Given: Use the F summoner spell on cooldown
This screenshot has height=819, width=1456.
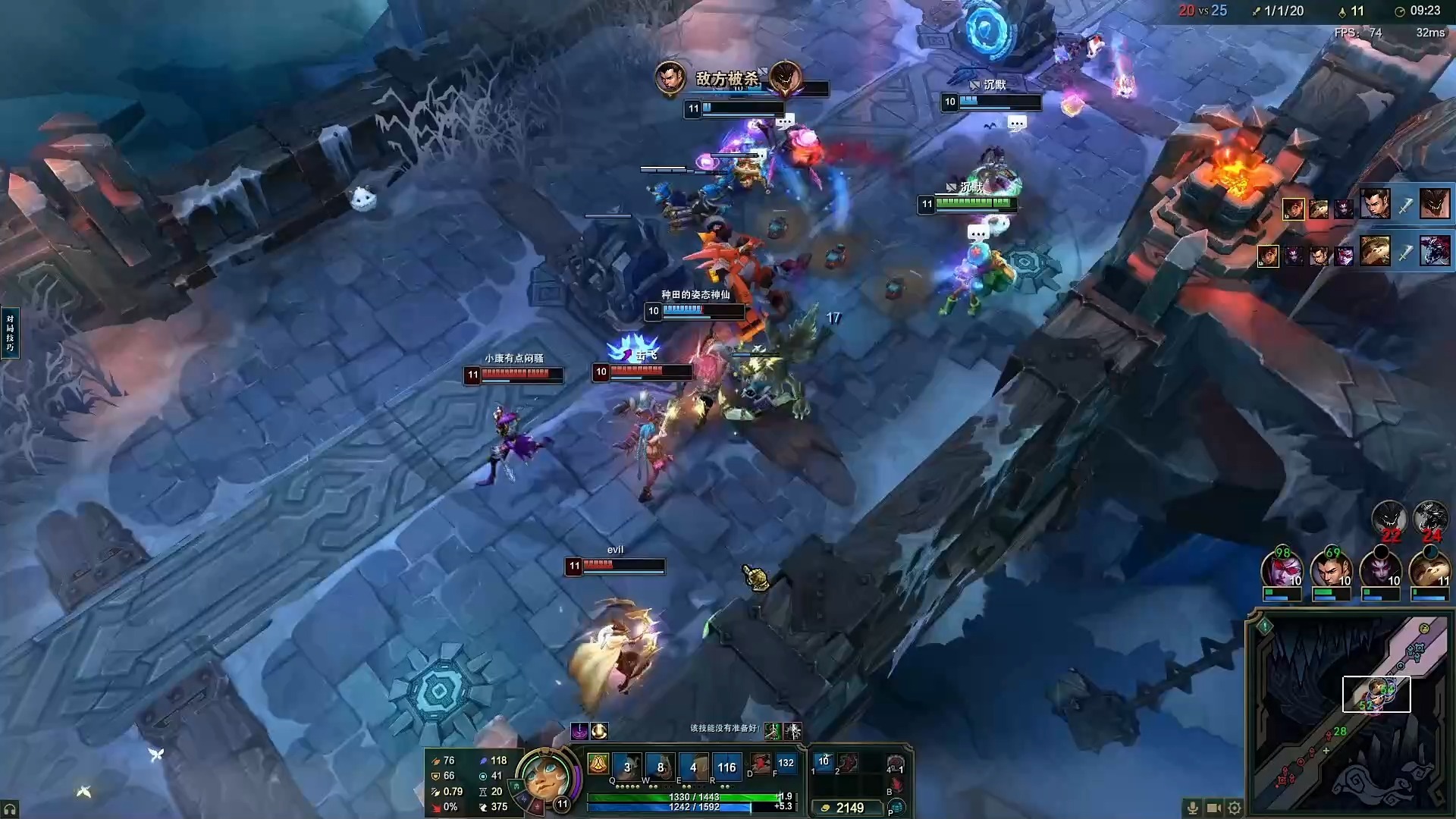Looking at the screenshot, I should (786, 764).
